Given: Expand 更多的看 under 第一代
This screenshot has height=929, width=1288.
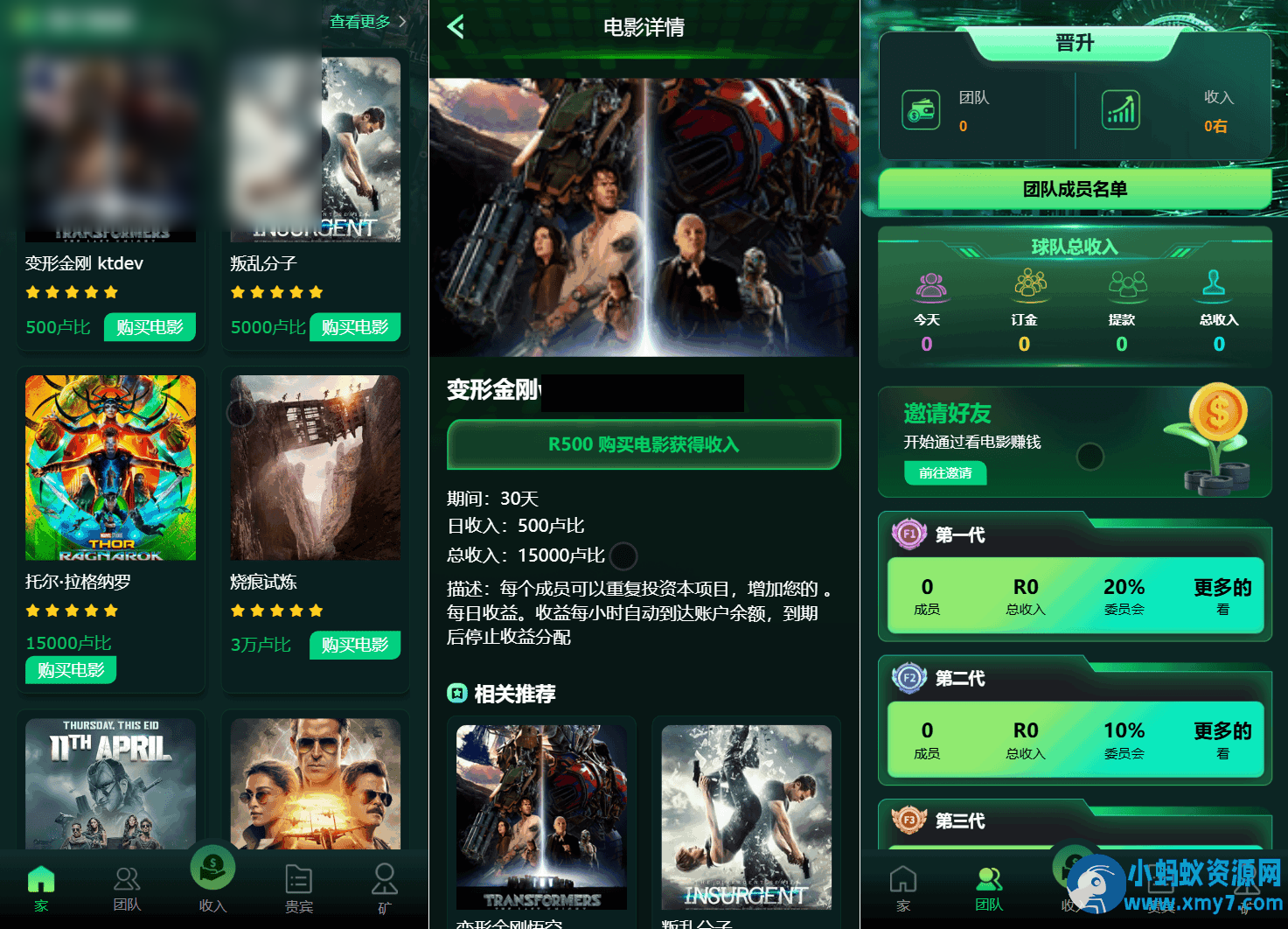Looking at the screenshot, I should point(1222,597).
